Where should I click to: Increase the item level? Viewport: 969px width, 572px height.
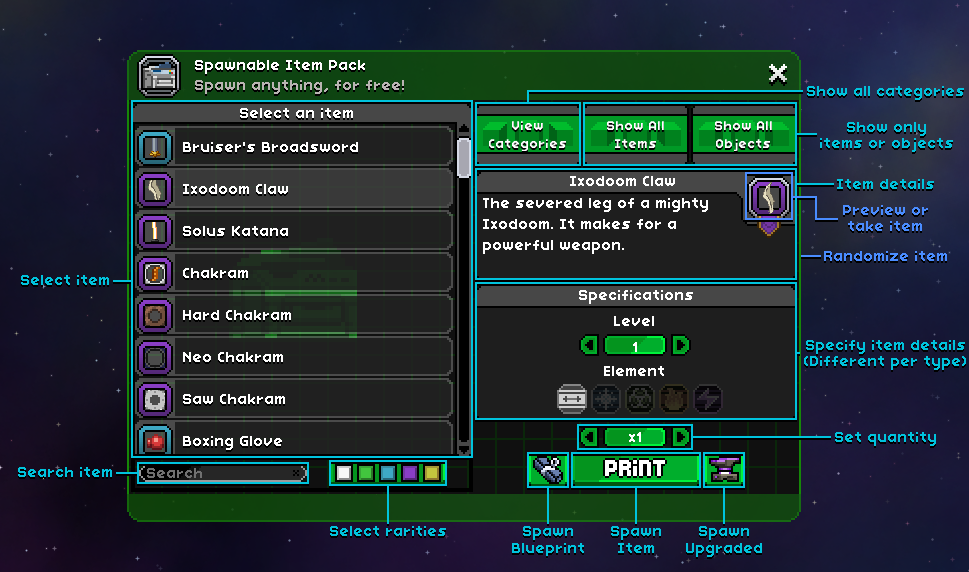pos(680,346)
